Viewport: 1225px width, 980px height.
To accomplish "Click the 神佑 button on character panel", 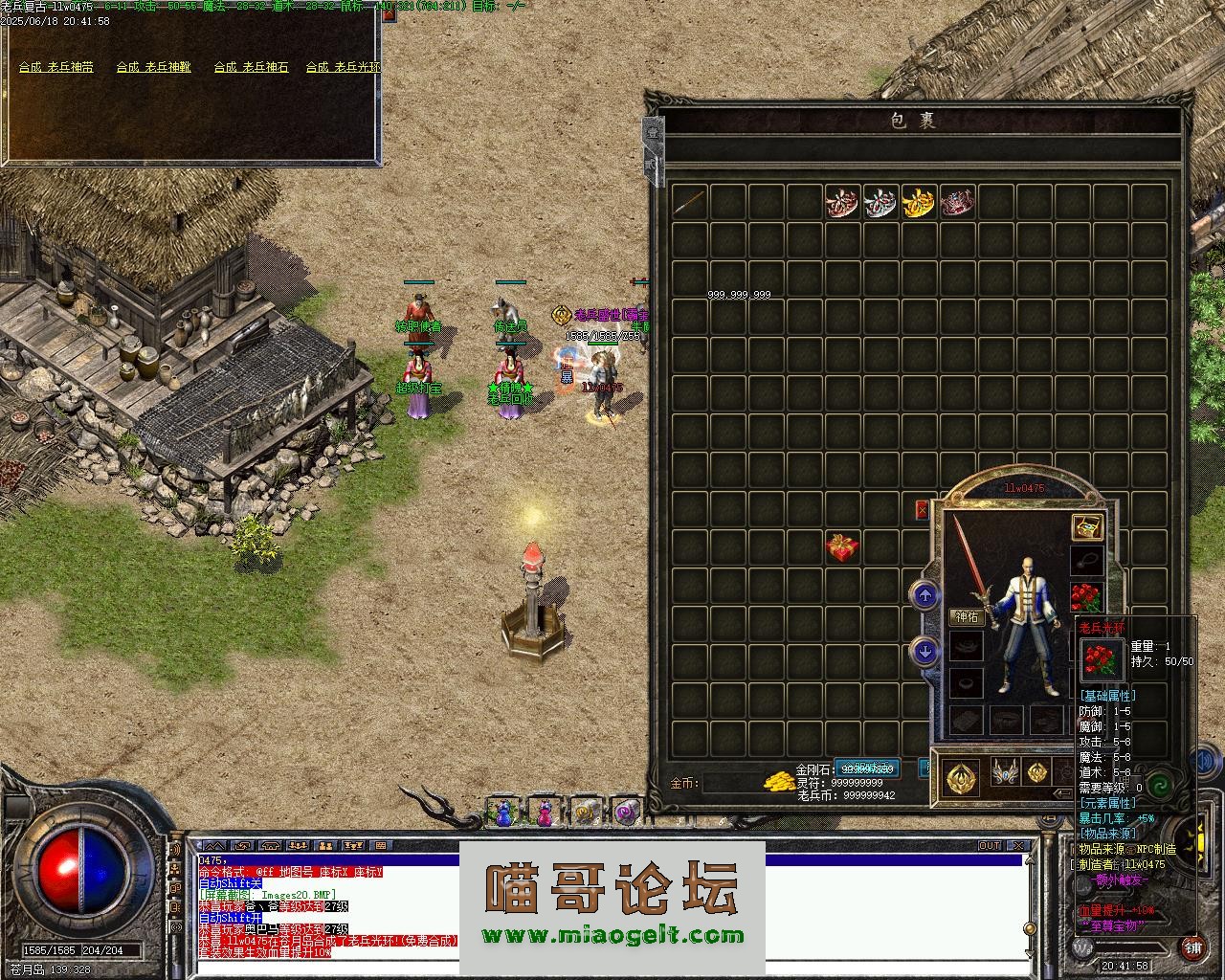I will [x=967, y=617].
